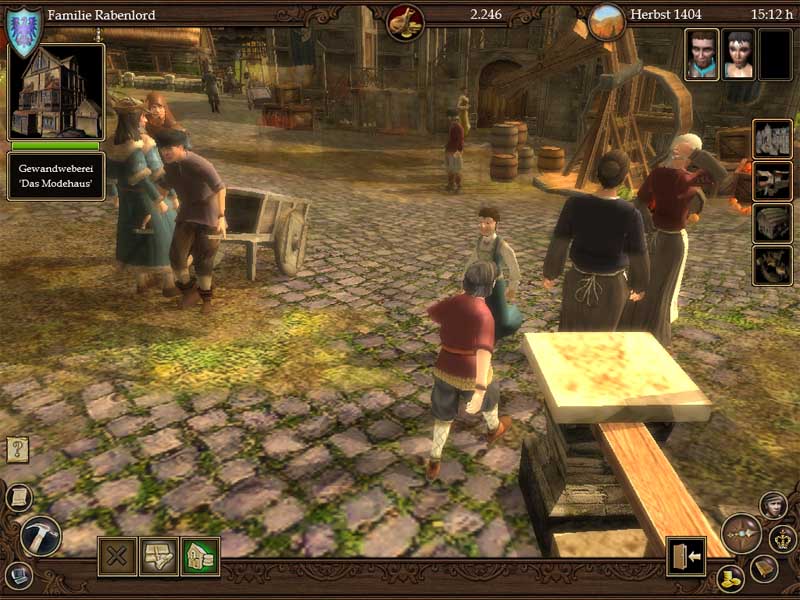
Task: Open the character head portrait button
Action: pyautogui.click(x=773, y=505)
